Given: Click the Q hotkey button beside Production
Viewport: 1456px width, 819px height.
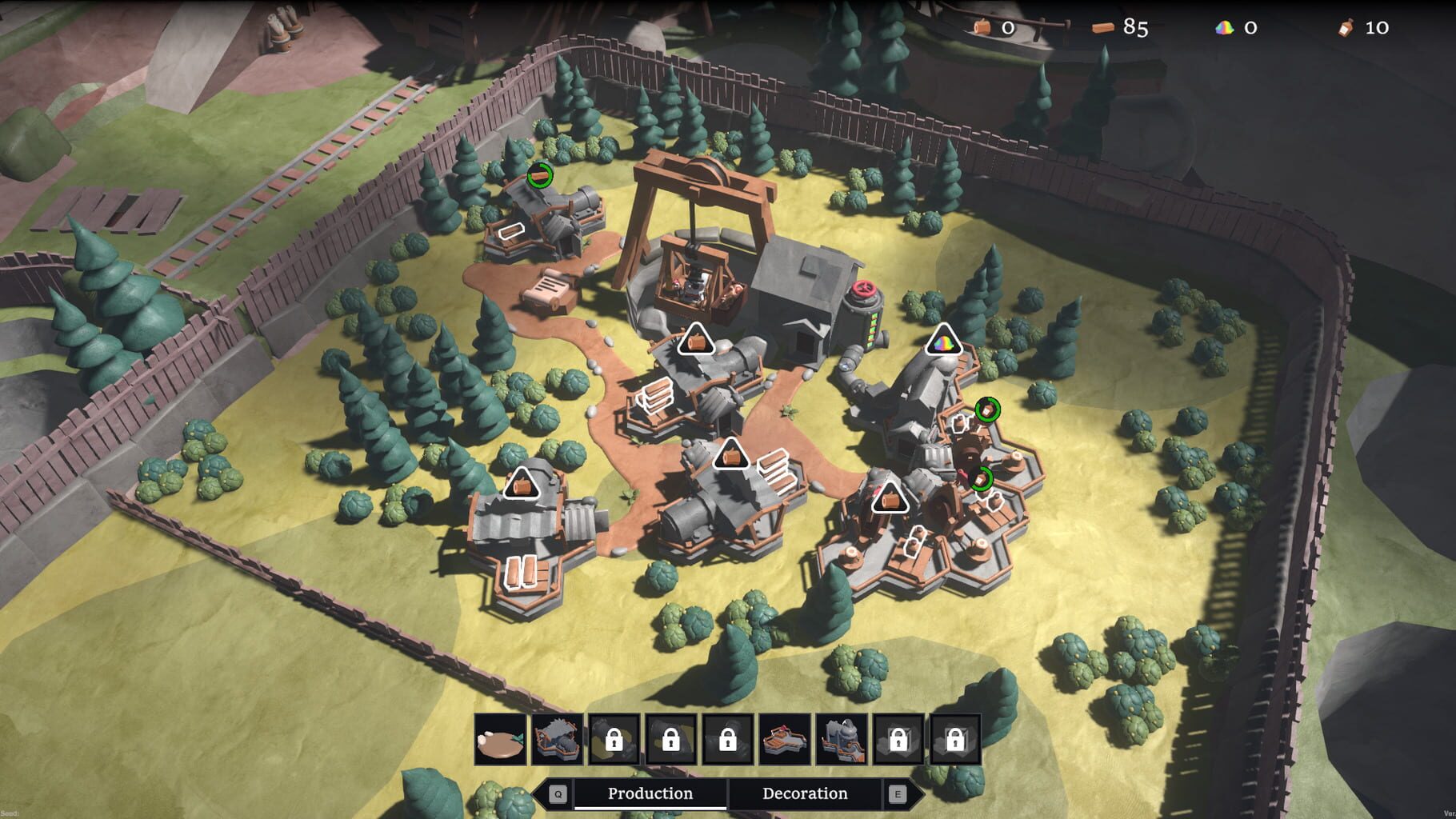Looking at the screenshot, I should coord(558,793).
